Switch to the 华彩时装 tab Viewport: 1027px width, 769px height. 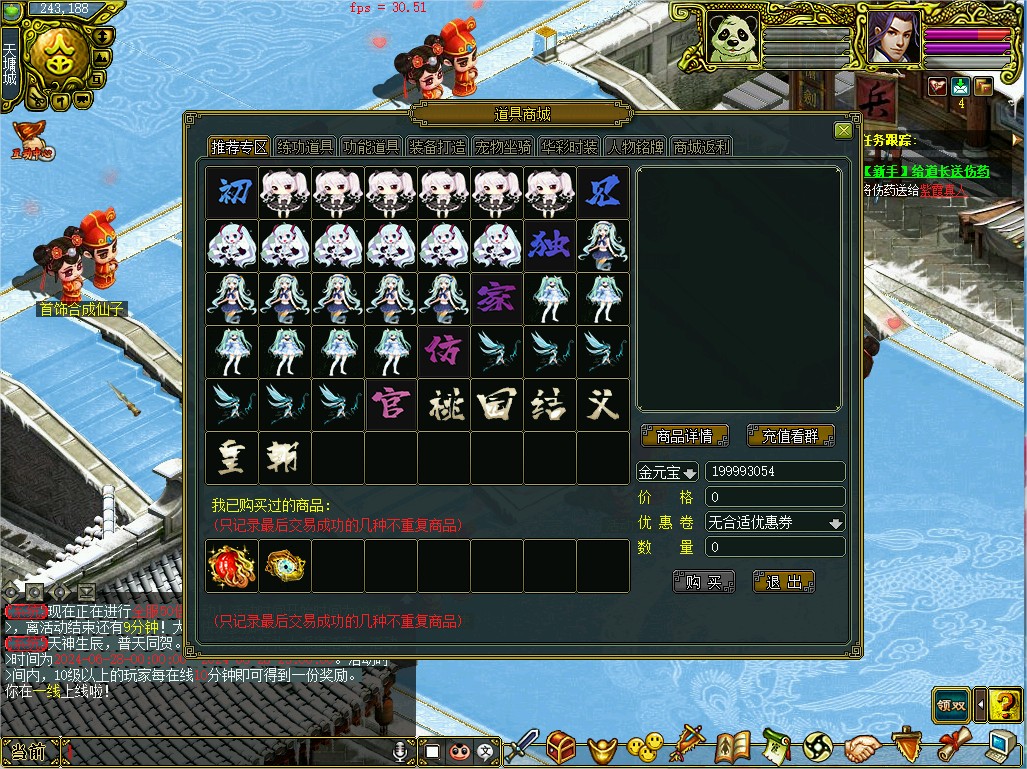click(x=569, y=147)
